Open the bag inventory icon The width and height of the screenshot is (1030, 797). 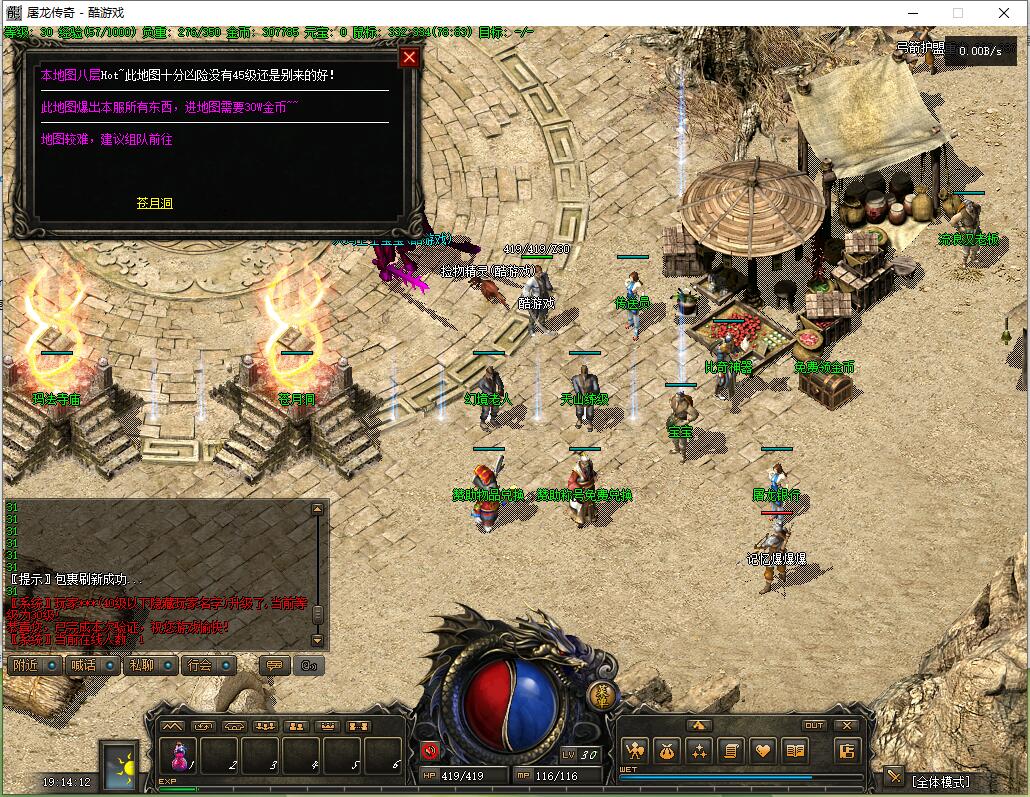[x=667, y=750]
